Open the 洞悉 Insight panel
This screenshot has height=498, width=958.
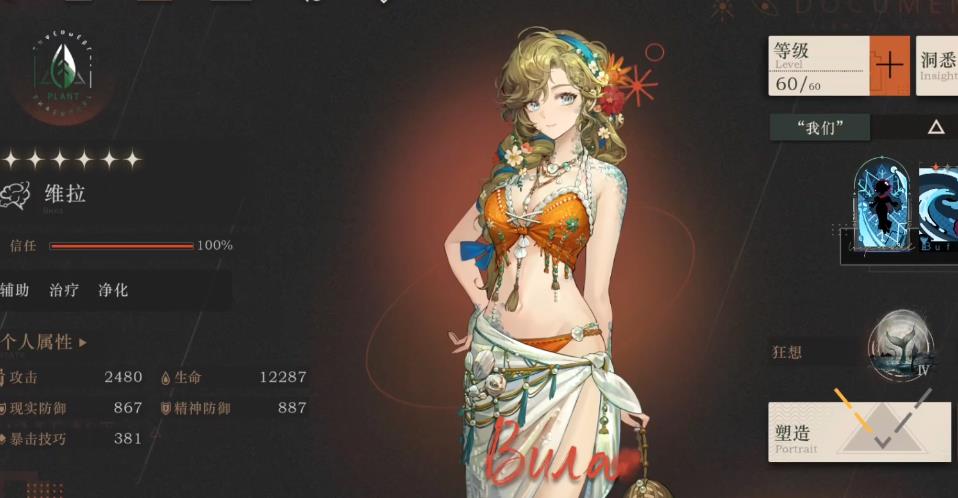[937, 65]
